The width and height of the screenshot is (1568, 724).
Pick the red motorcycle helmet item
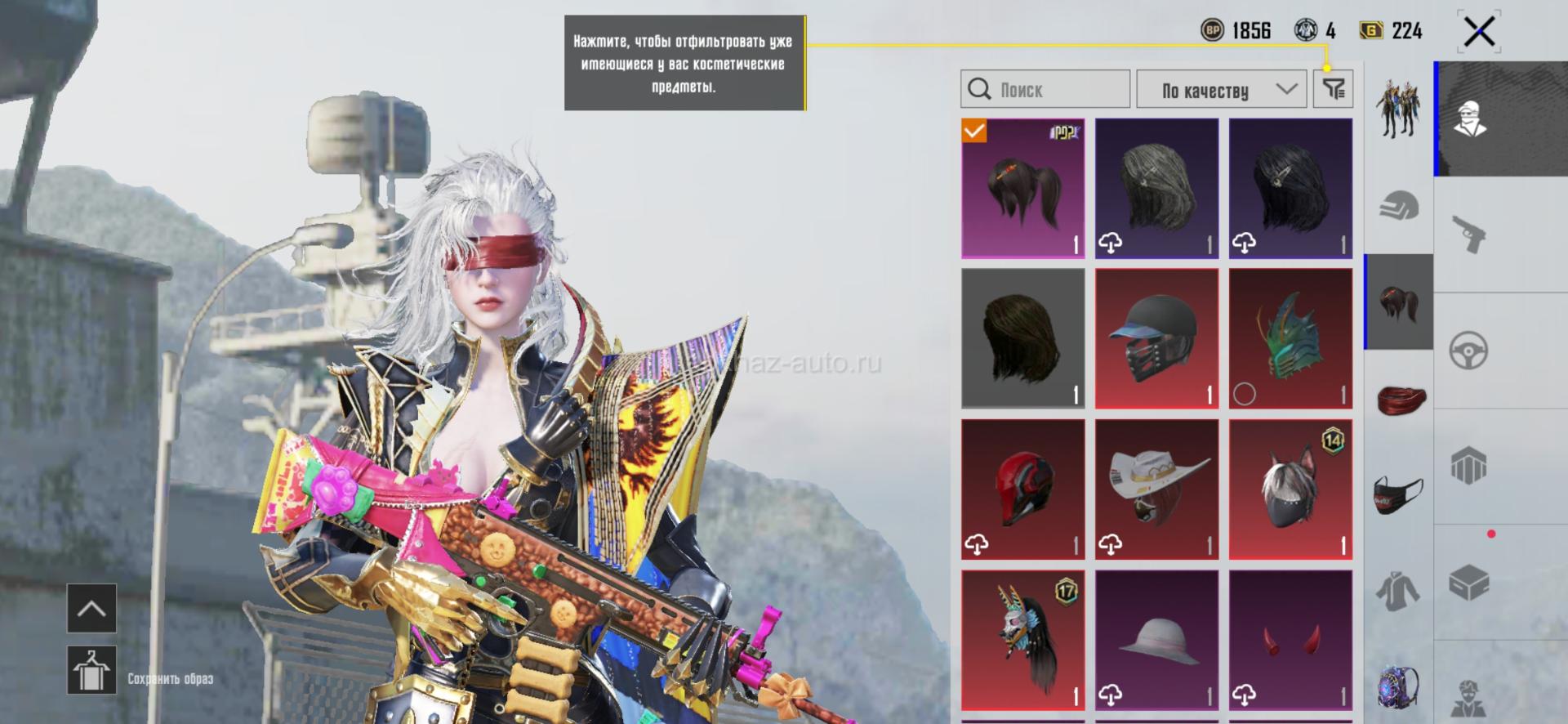pyautogui.click(x=1023, y=489)
